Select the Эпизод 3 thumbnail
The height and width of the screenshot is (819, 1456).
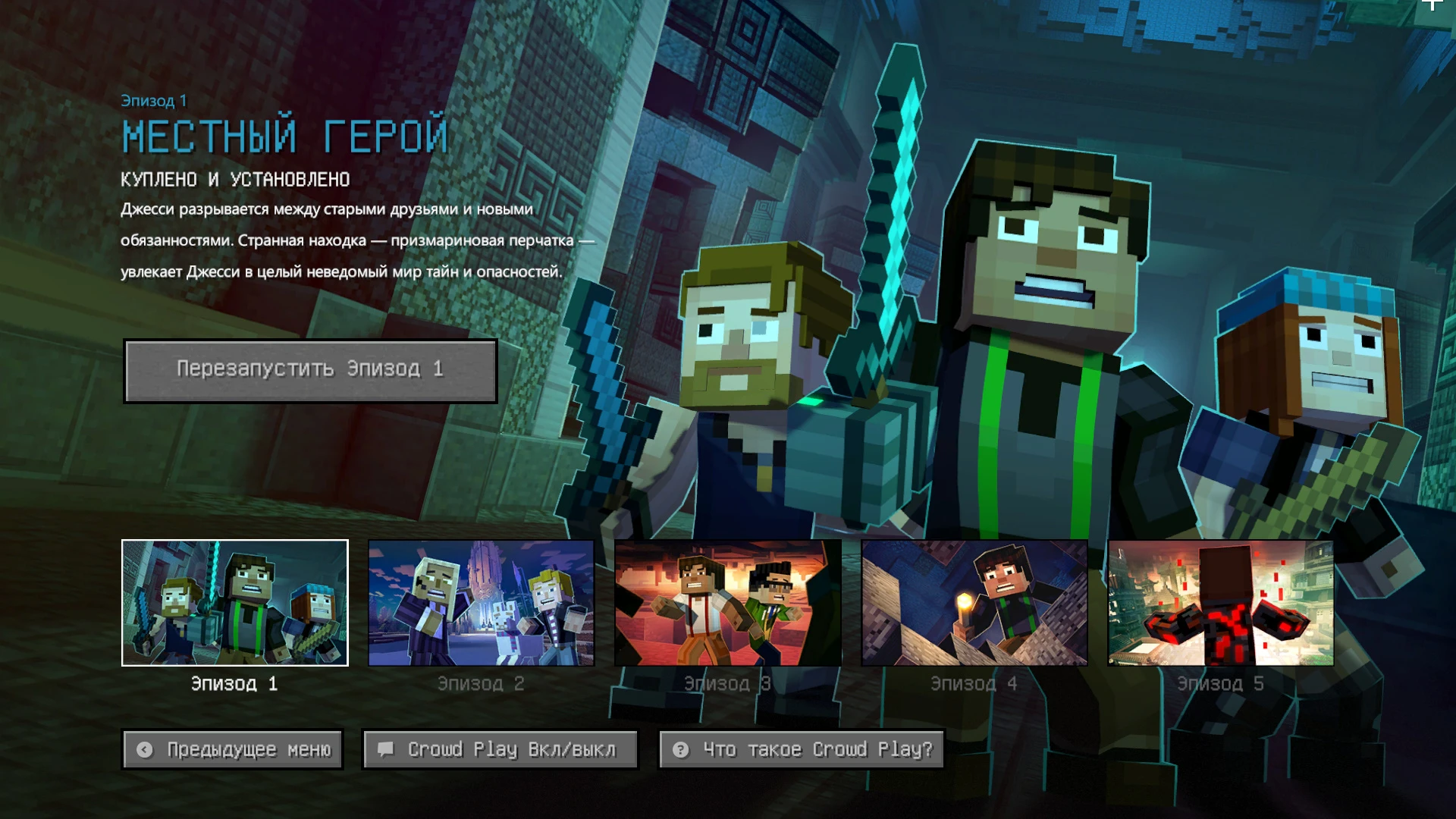click(726, 602)
